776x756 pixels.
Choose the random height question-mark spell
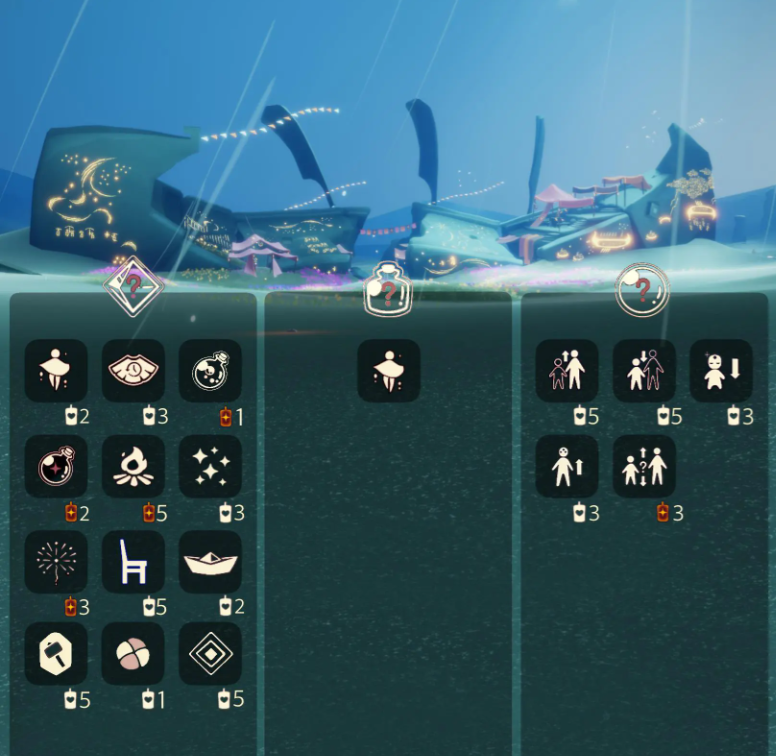point(644,466)
